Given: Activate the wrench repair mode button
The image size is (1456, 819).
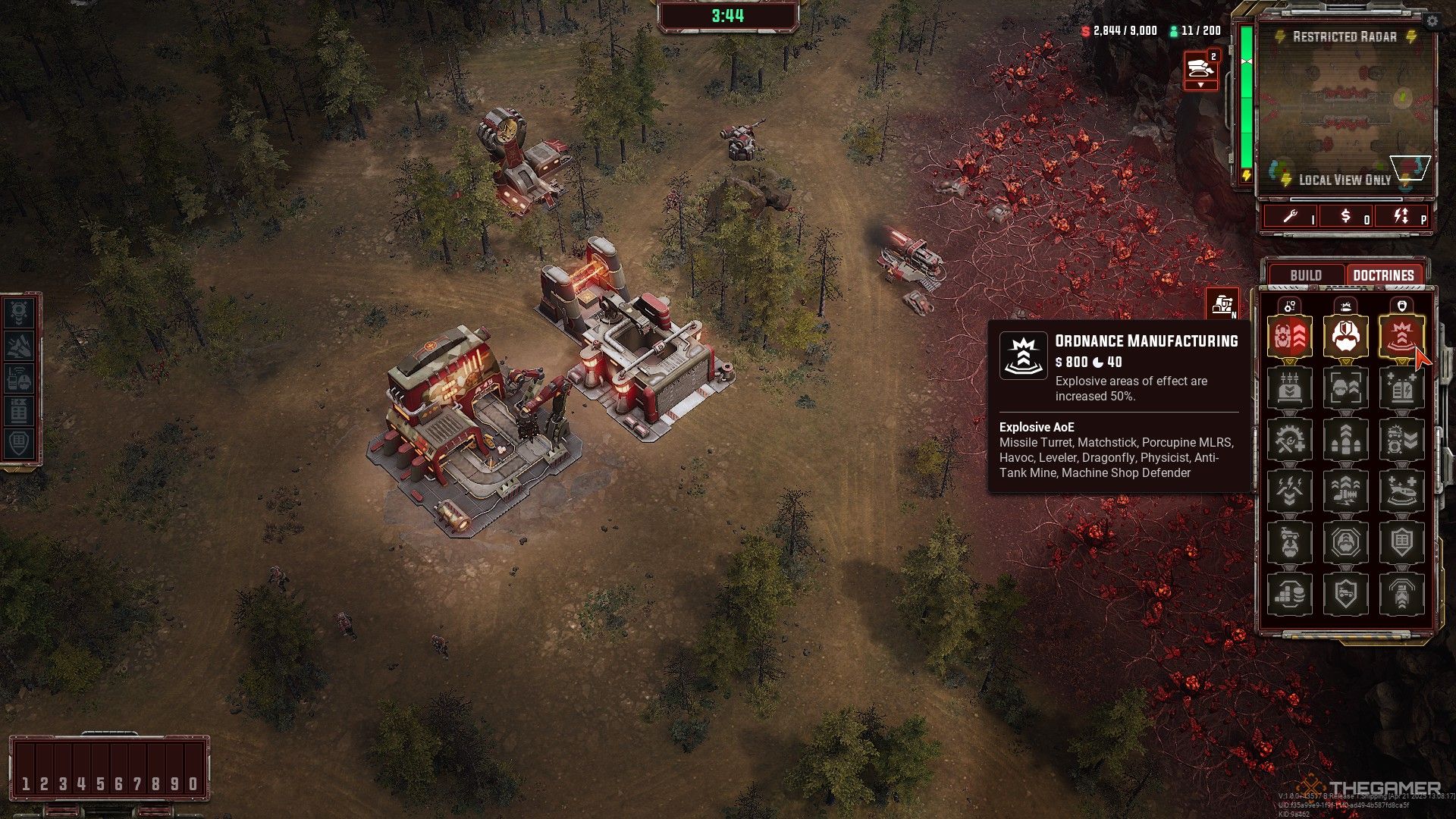Looking at the screenshot, I should pos(1291,217).
